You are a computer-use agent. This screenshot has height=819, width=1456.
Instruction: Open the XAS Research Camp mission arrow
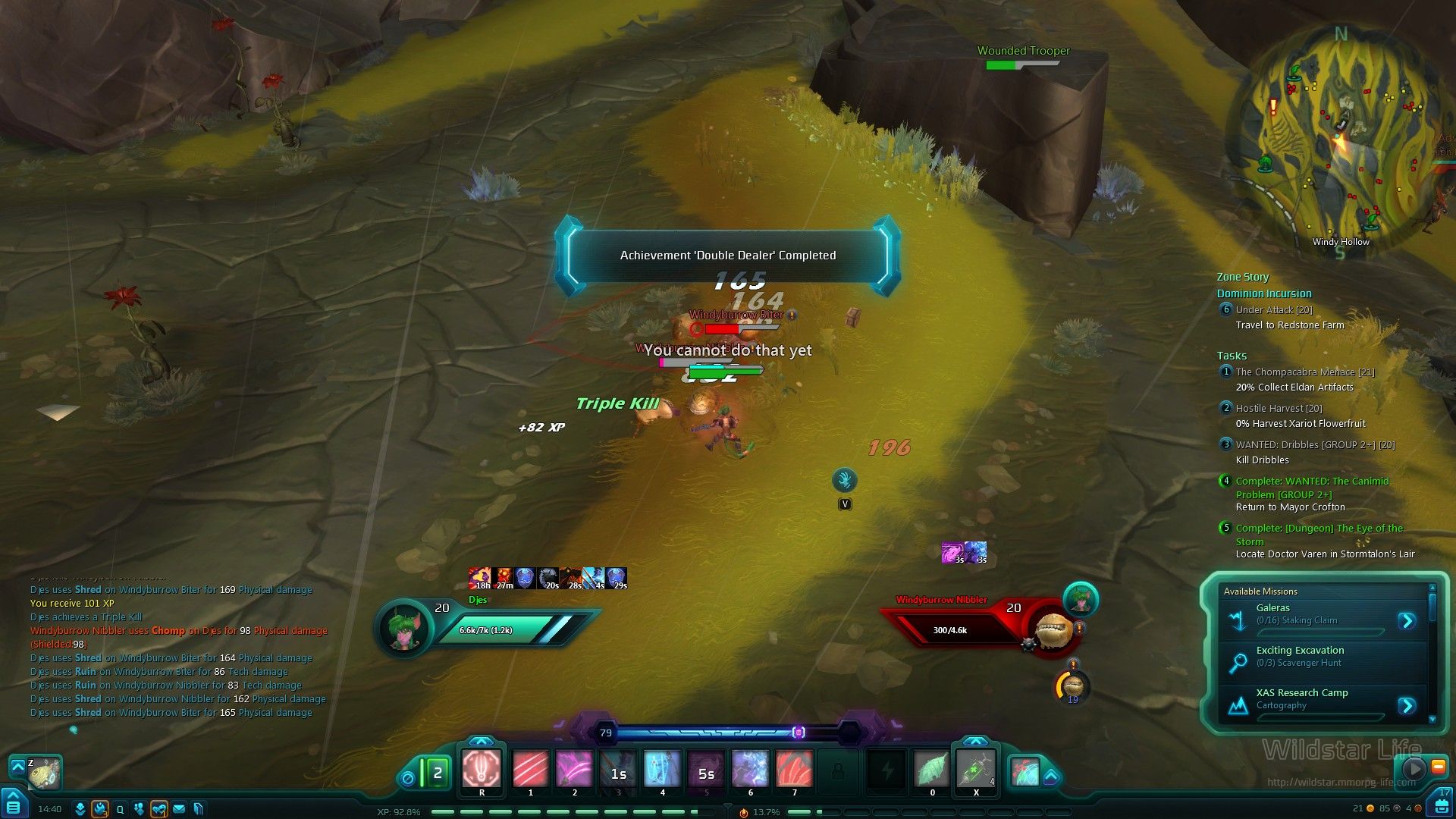pos(1407,706)
